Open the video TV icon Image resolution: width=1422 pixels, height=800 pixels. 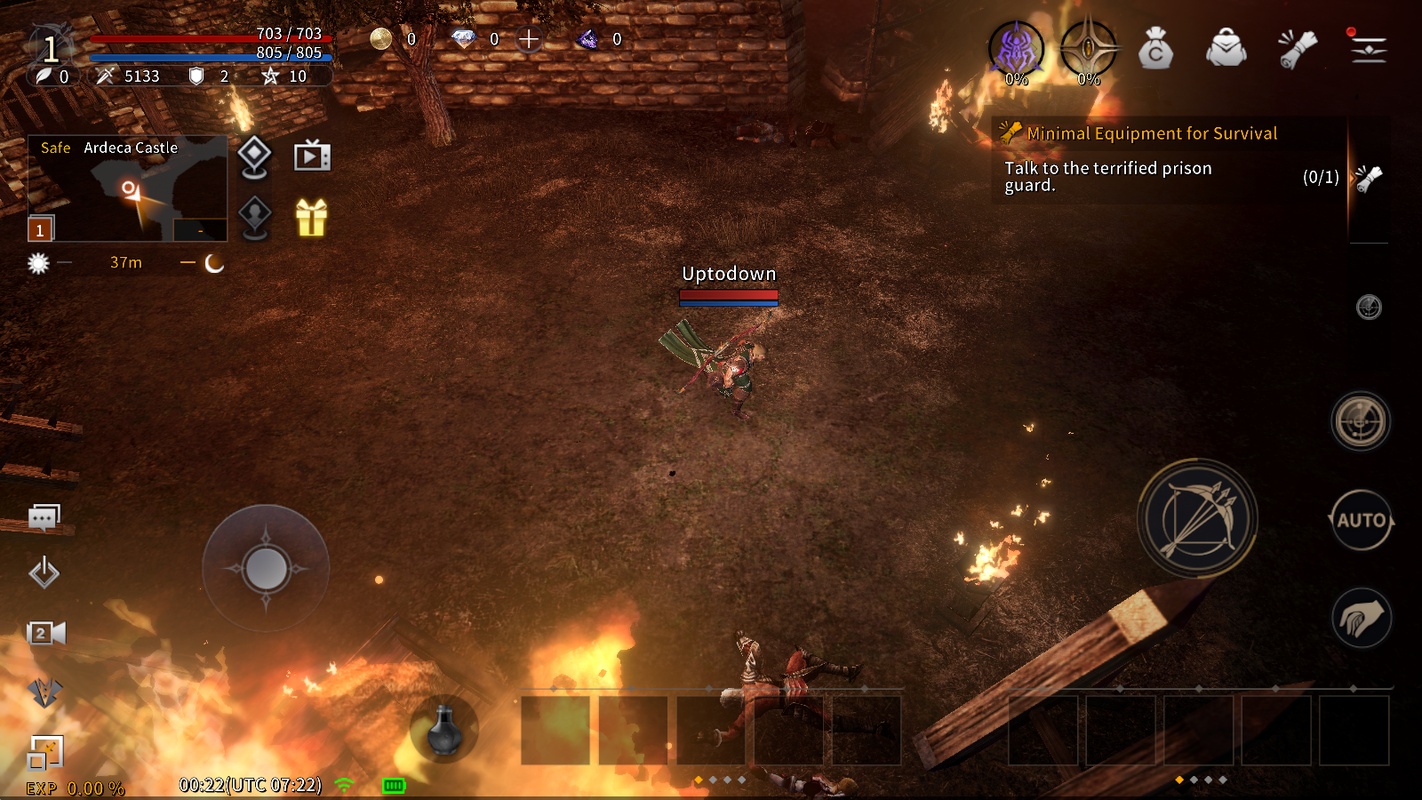[x=311, y=156]
